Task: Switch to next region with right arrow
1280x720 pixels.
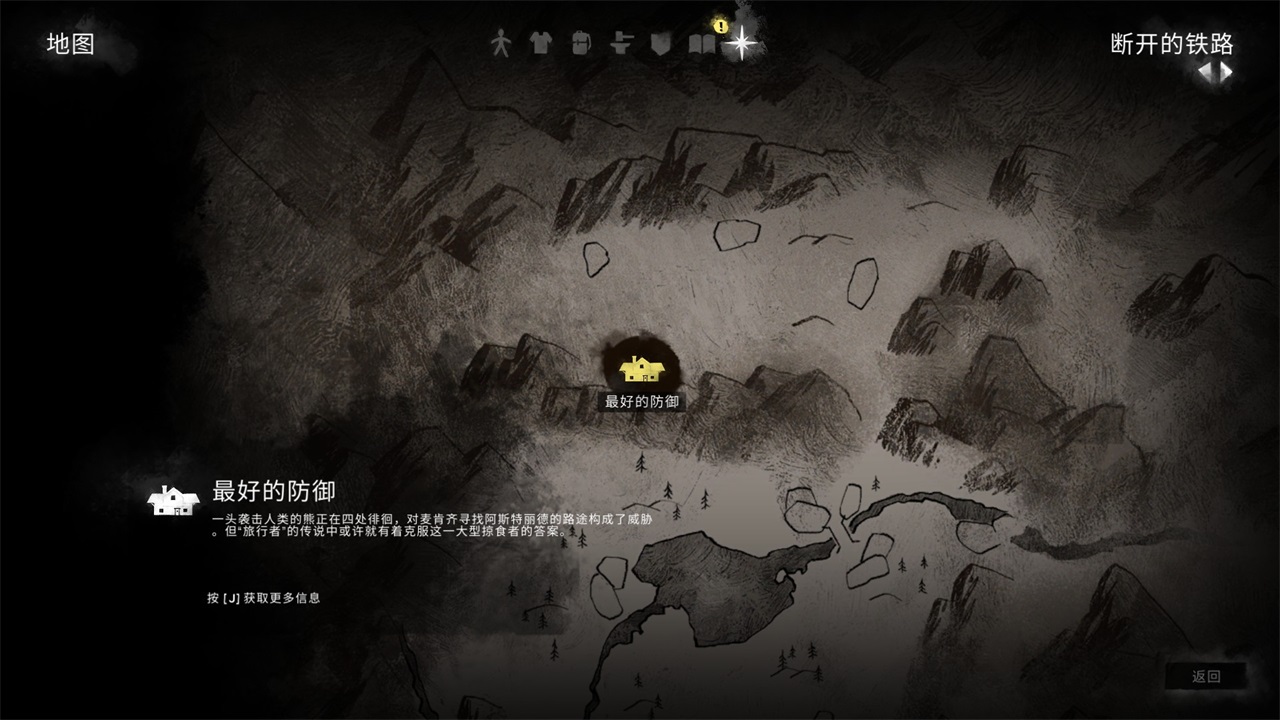Action: pyautogui.click(x=1225, y=72)
